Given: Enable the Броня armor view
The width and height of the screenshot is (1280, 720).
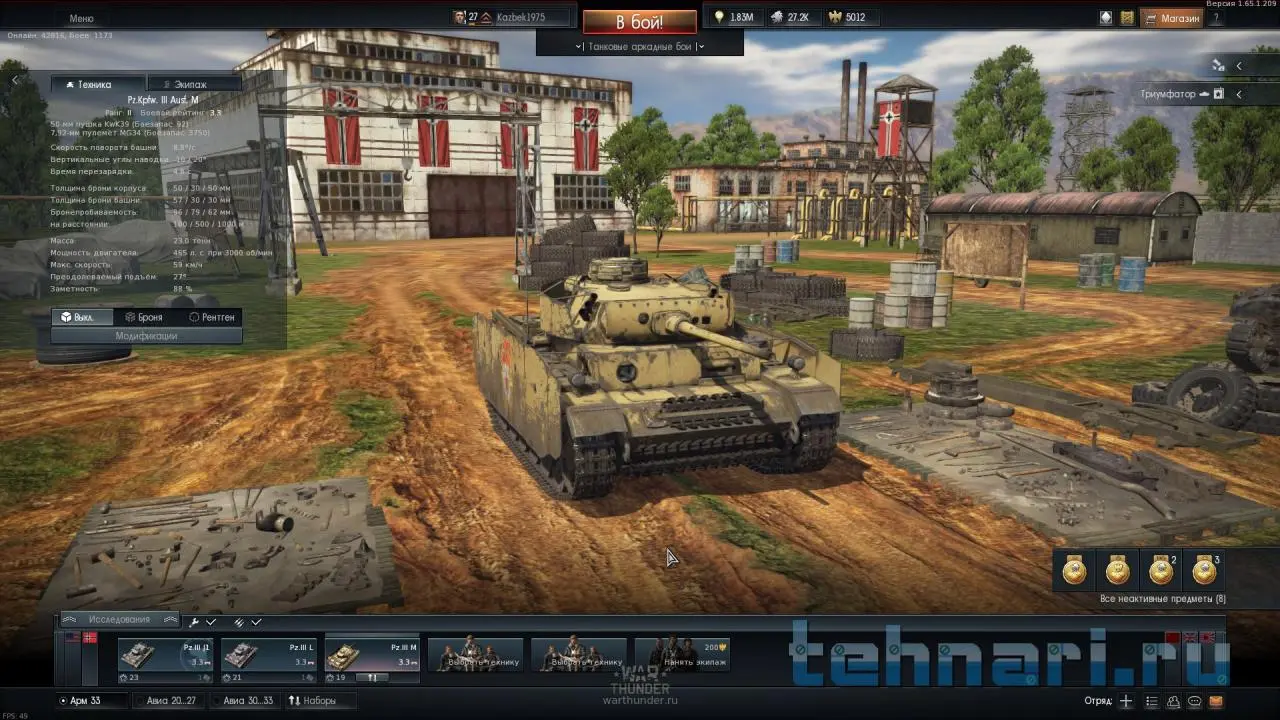Looking at the screenshot, I should [x=144, y=317].
